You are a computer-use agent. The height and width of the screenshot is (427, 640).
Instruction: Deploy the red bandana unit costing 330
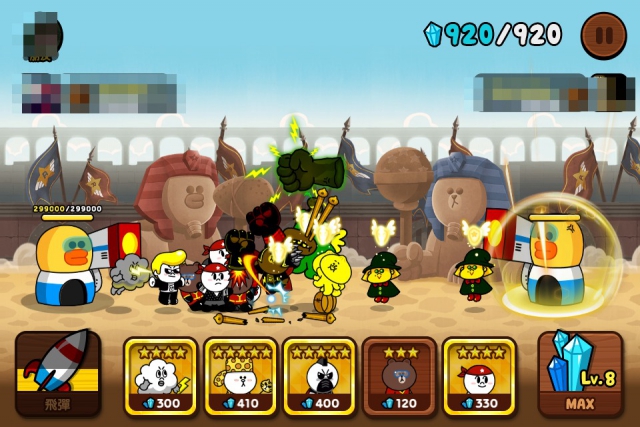tap(479, 376)
